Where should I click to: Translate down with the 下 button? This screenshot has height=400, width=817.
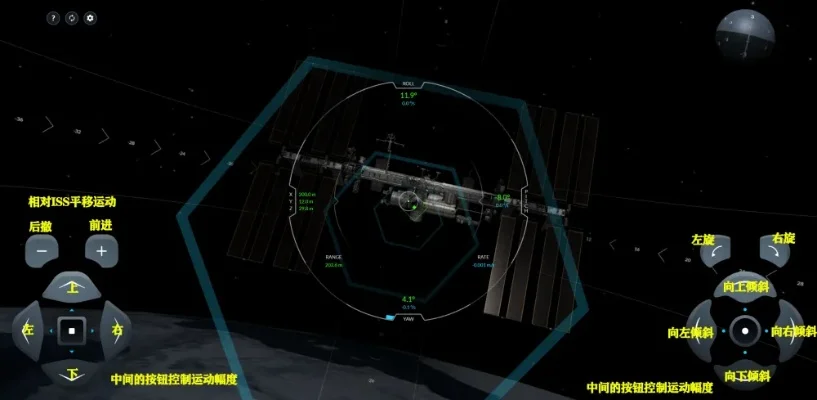(x=72, y=371)
